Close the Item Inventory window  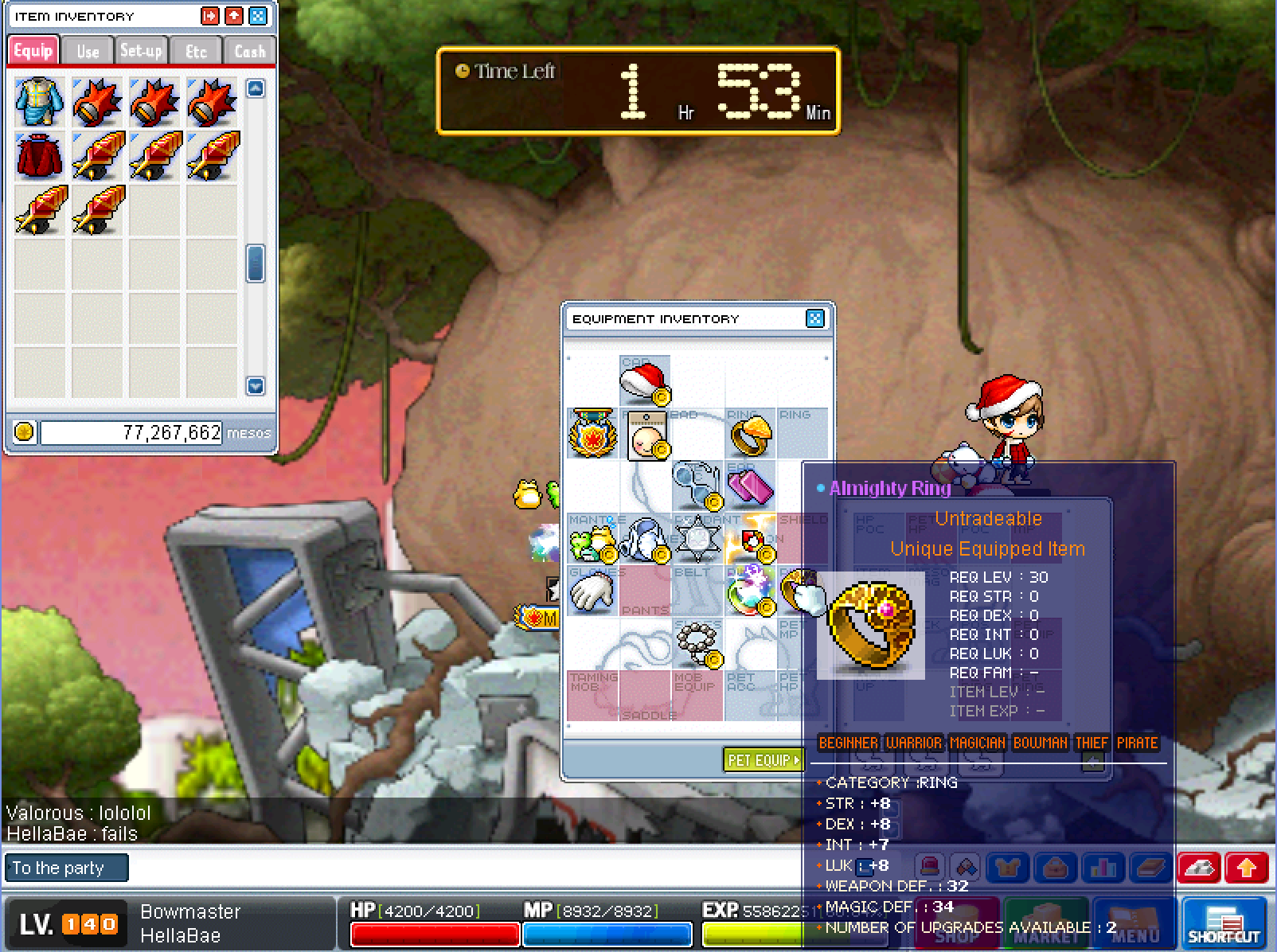click(258, 16)
